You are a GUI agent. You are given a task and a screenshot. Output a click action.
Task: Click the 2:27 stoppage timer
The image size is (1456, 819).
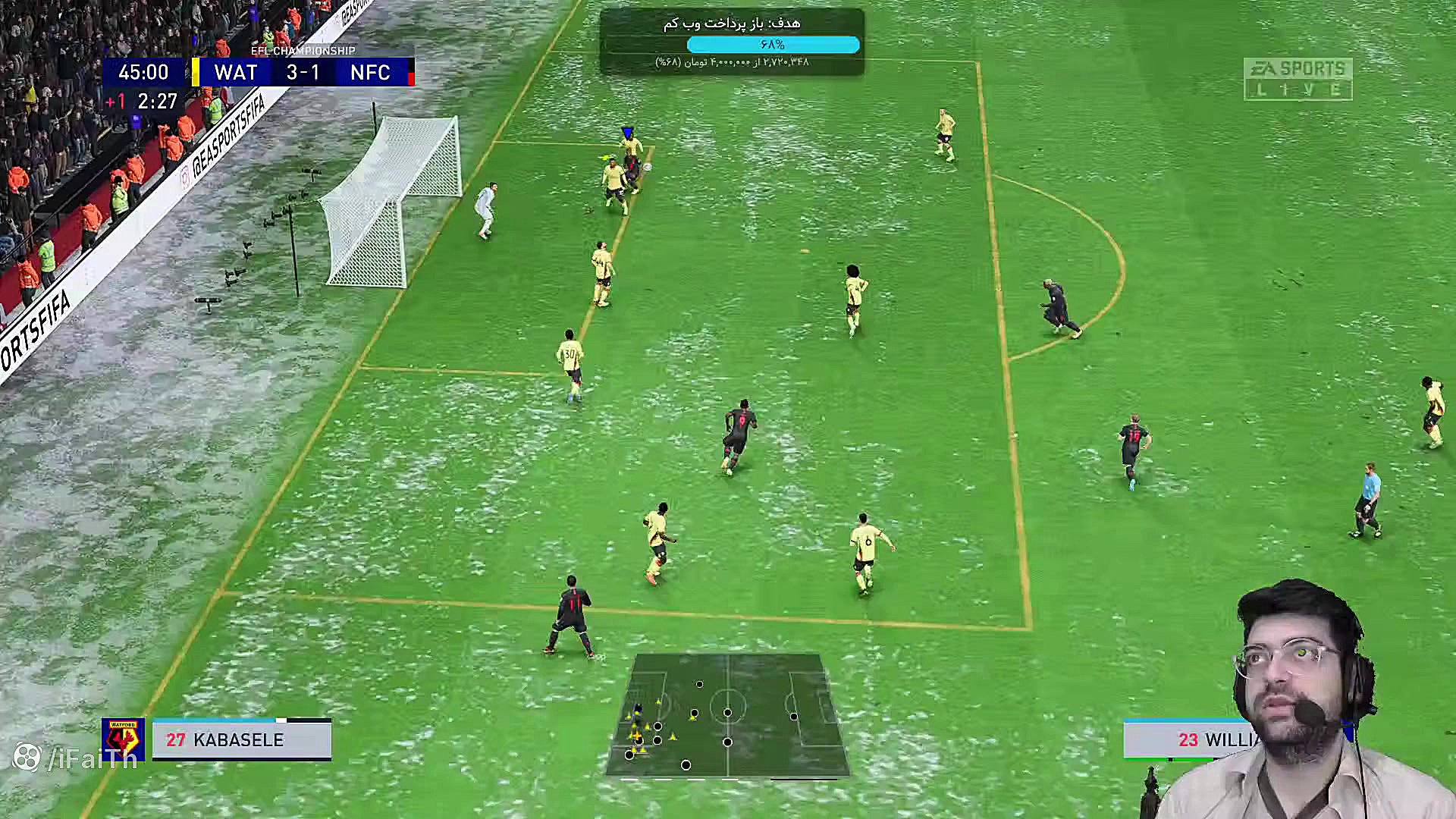[x=157, y=99]
